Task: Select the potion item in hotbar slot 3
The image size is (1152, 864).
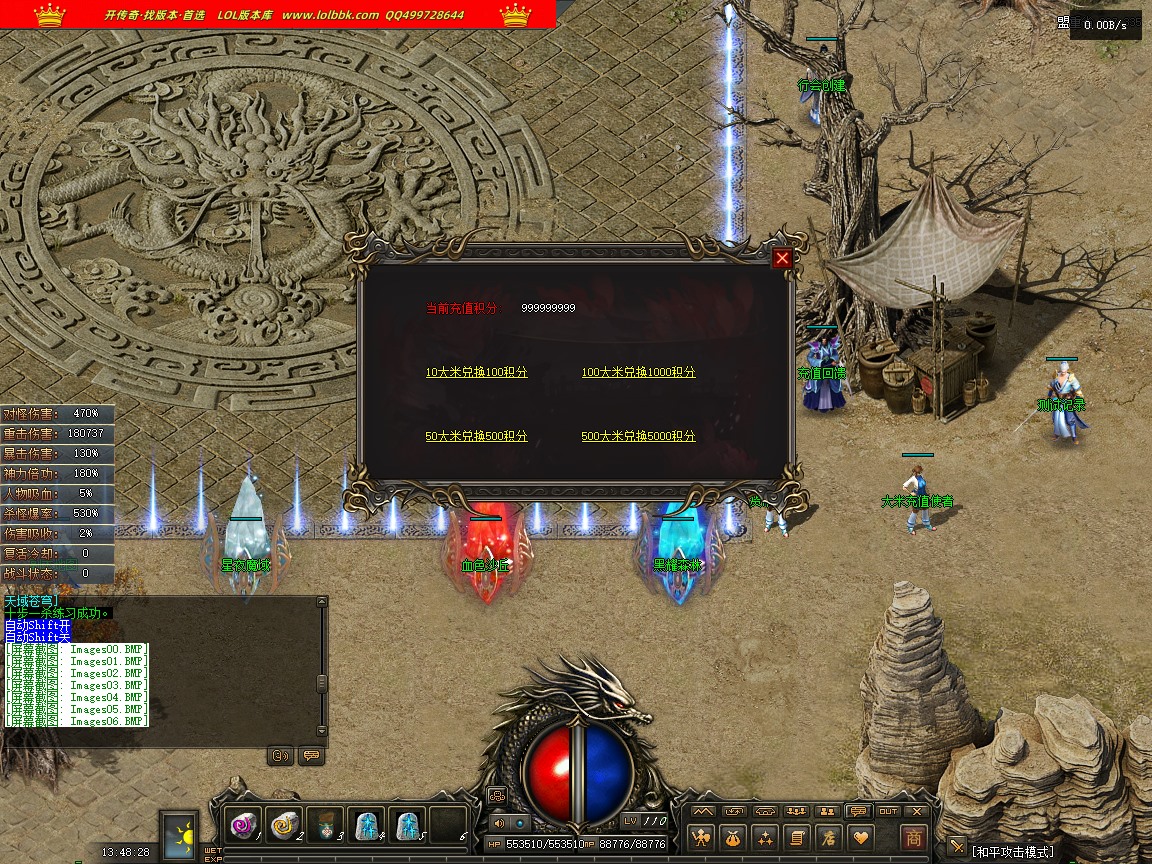Action: point(325,825)
